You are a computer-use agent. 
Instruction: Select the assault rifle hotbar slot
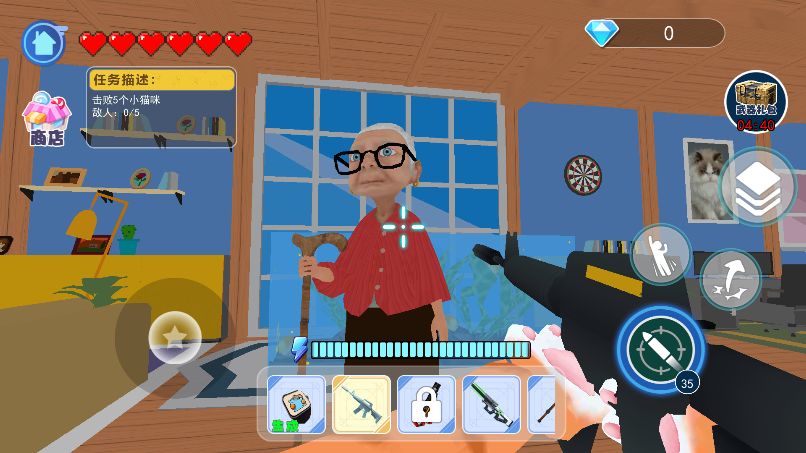(361, 405)
